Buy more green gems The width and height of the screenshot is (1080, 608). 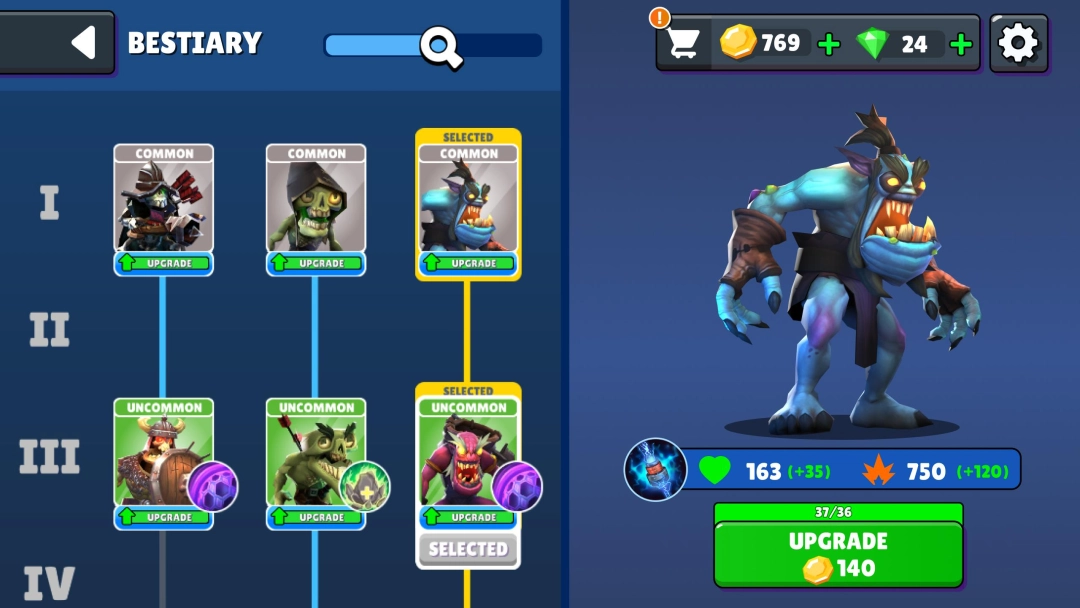pos(961,44)
